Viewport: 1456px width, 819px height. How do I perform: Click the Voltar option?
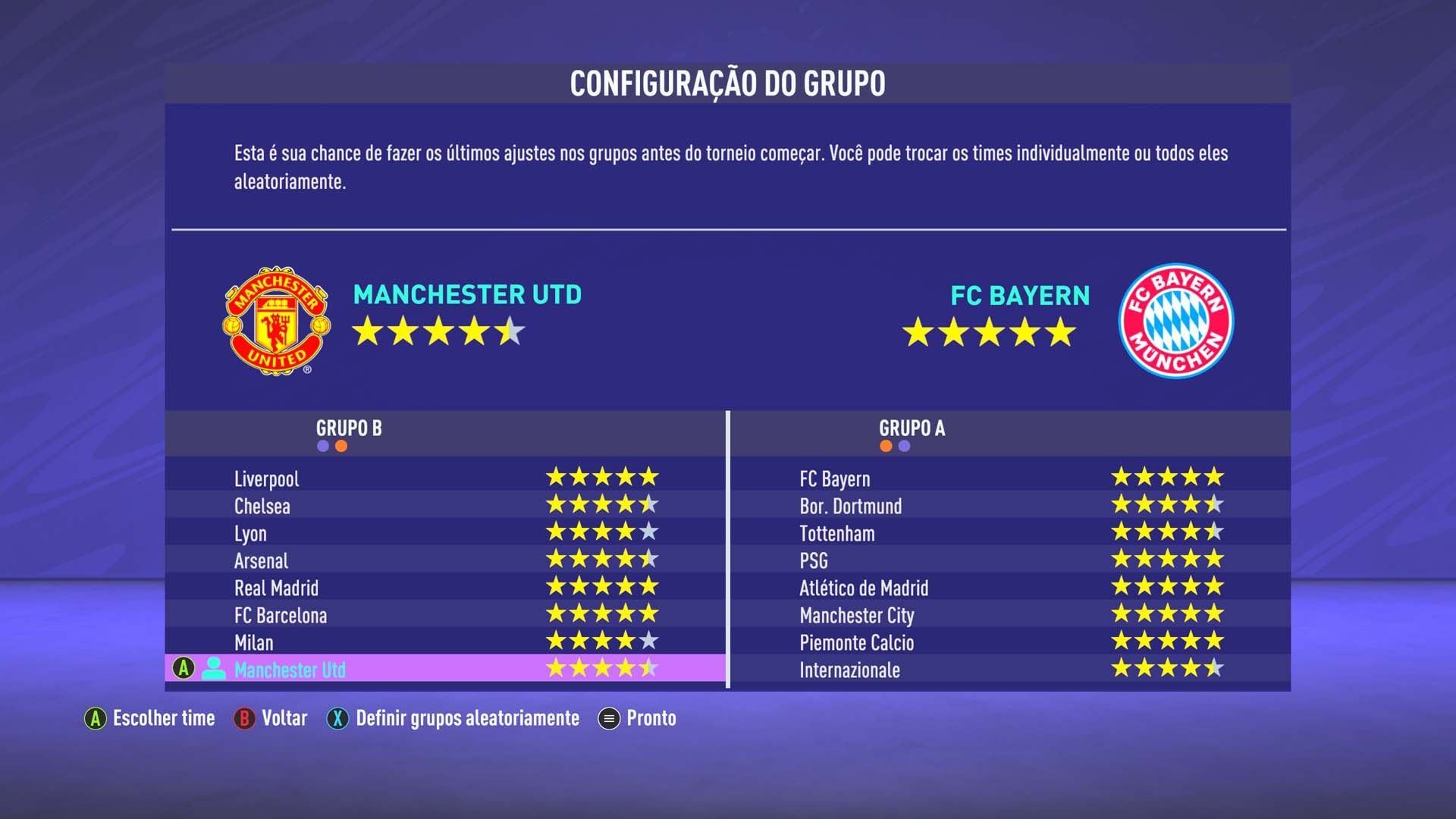tap(284, 719)
